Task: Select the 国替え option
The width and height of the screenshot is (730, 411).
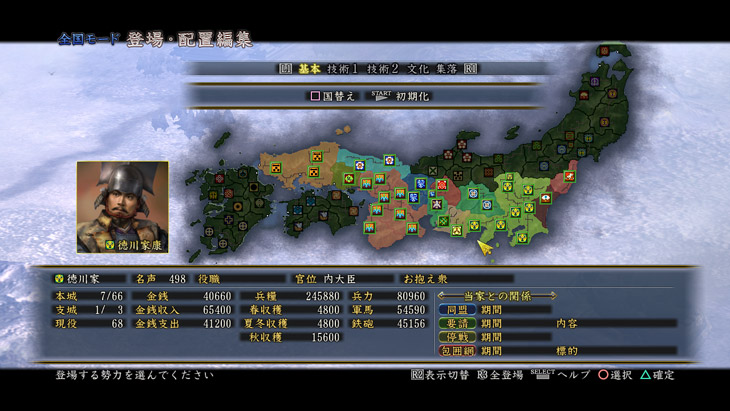Action: (x=334, y=96)
